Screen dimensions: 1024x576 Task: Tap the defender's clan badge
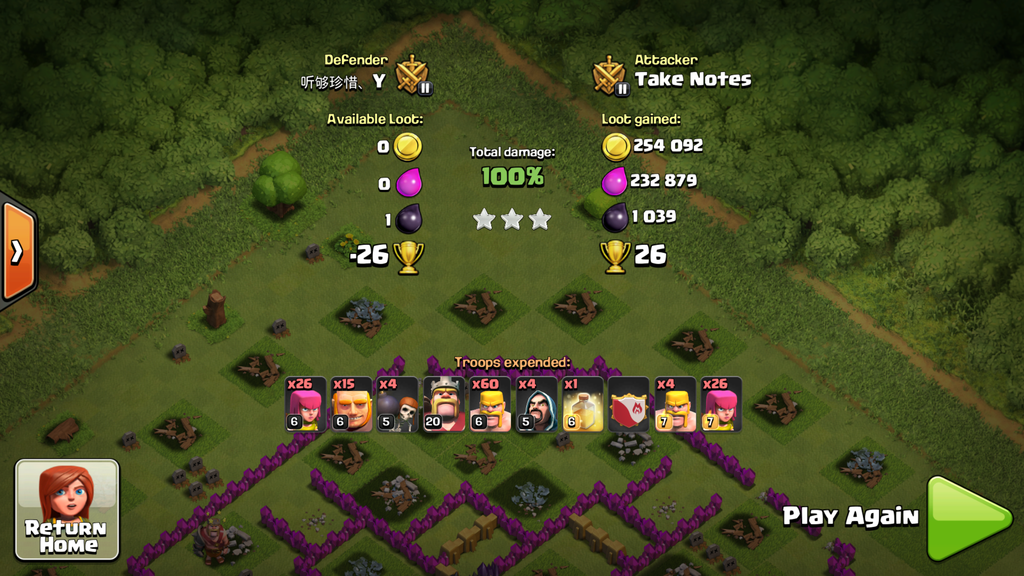(412, 75)
